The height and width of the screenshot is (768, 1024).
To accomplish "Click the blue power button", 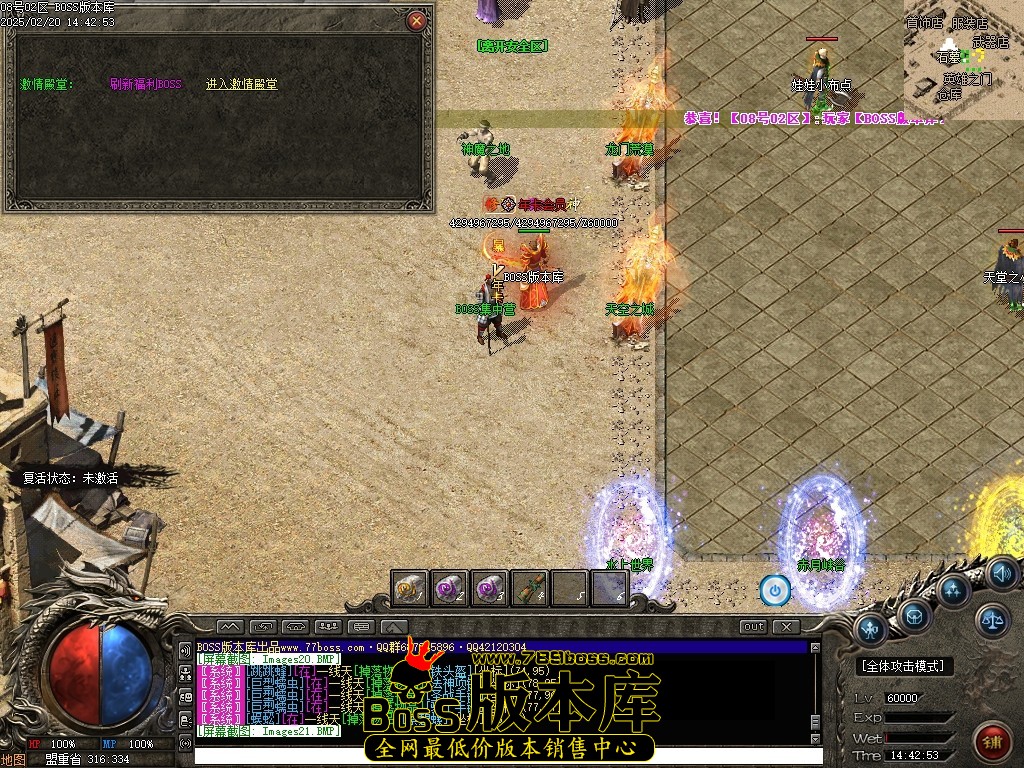I will 775,591.
